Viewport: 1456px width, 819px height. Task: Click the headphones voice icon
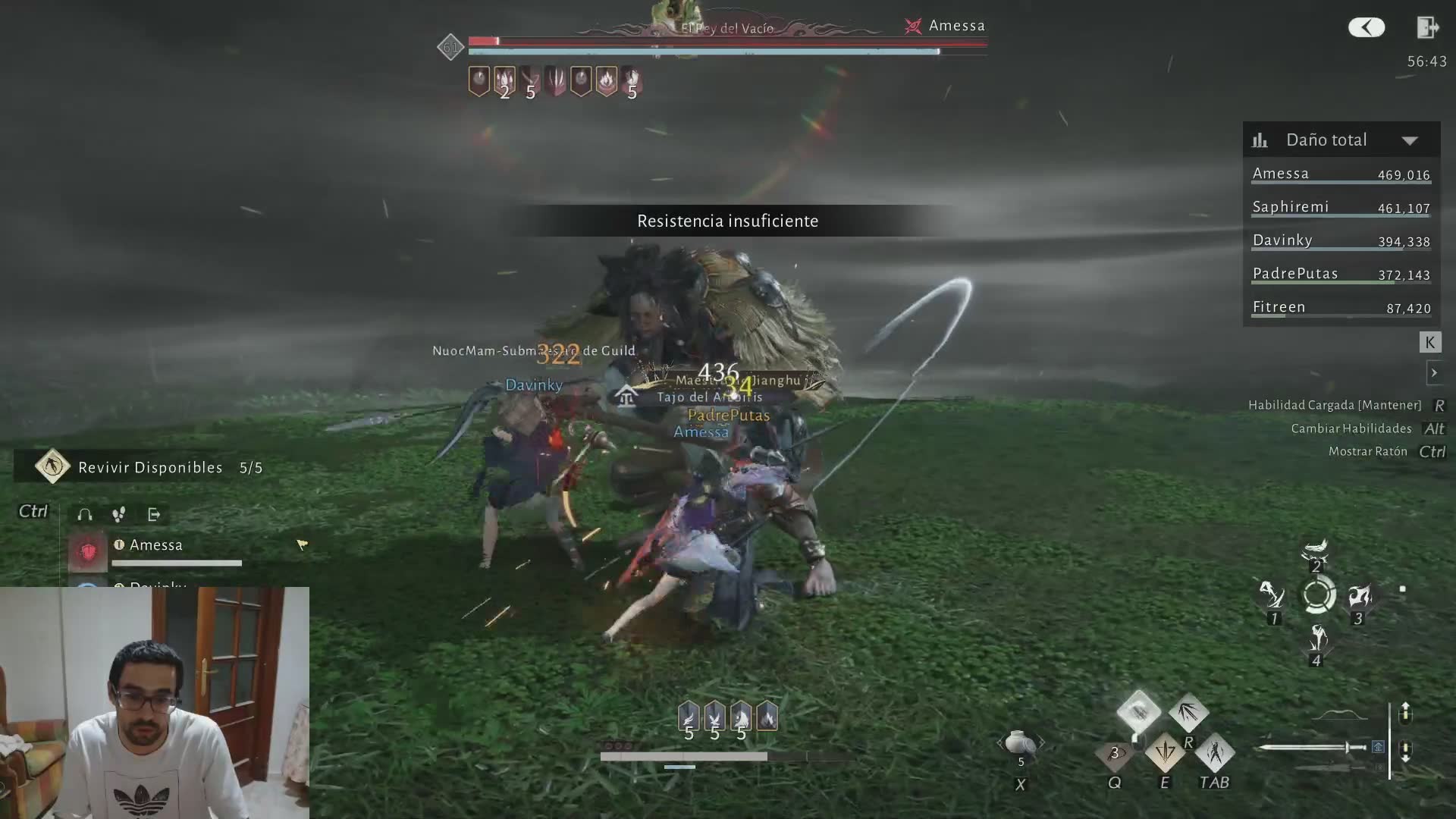click(85, 515)
